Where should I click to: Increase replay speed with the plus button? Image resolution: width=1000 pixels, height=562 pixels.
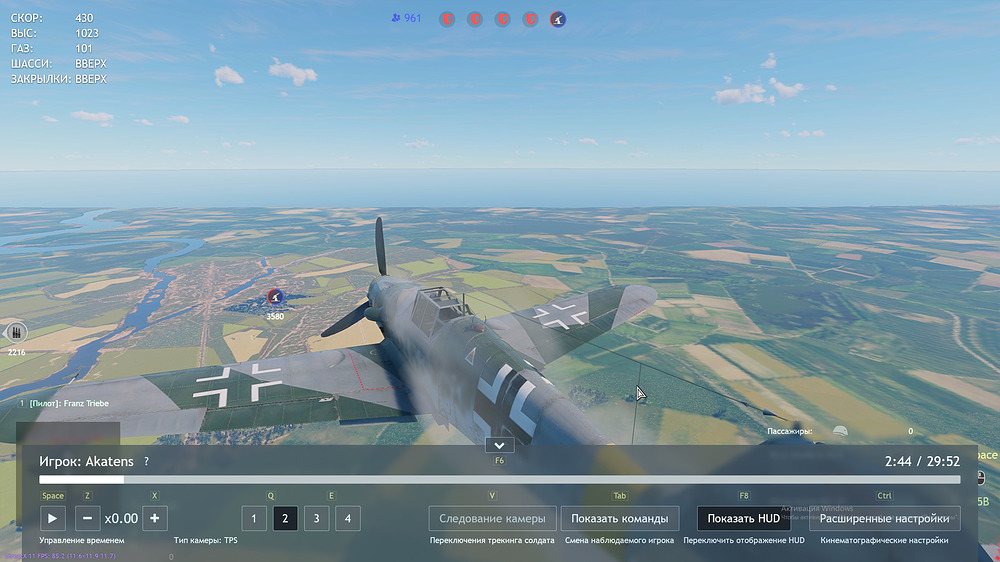(154, 518)
